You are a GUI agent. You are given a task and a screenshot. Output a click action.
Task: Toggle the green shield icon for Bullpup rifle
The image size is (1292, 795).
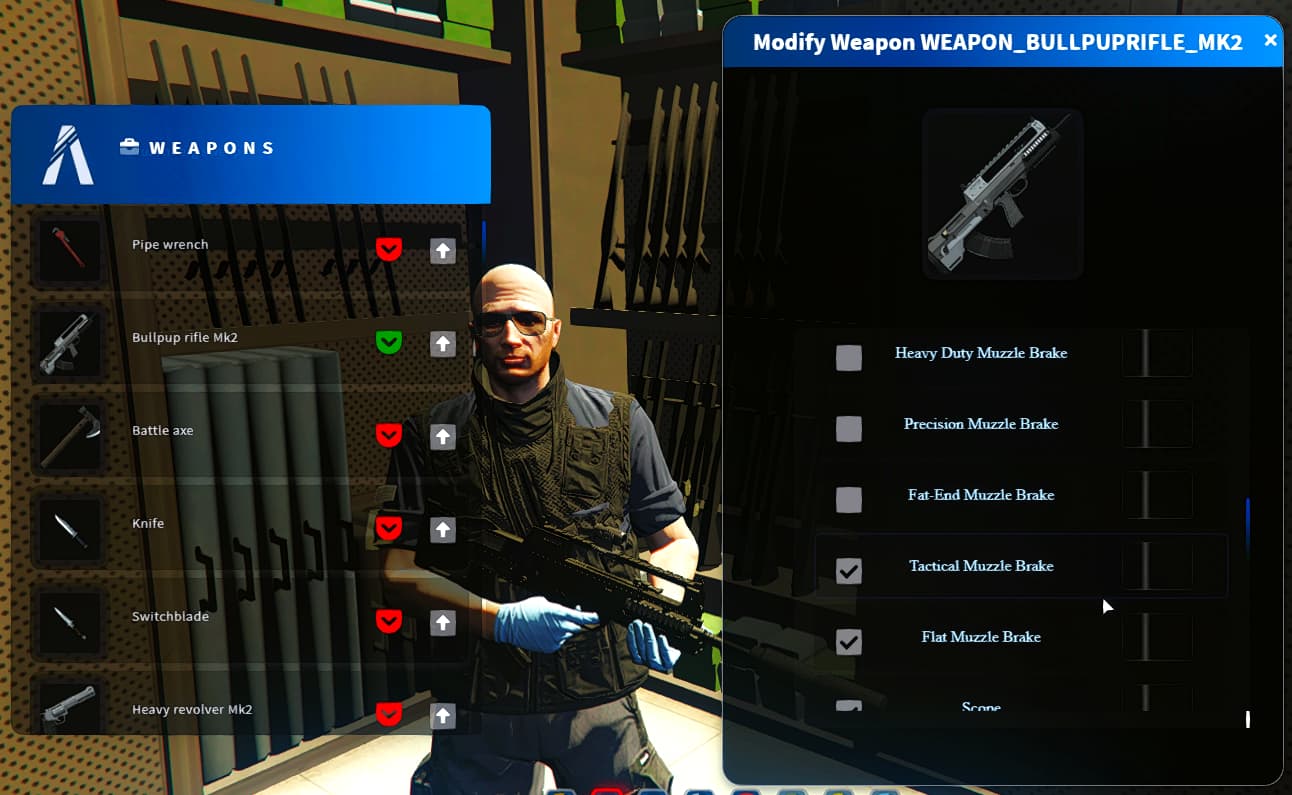point(389,342)
